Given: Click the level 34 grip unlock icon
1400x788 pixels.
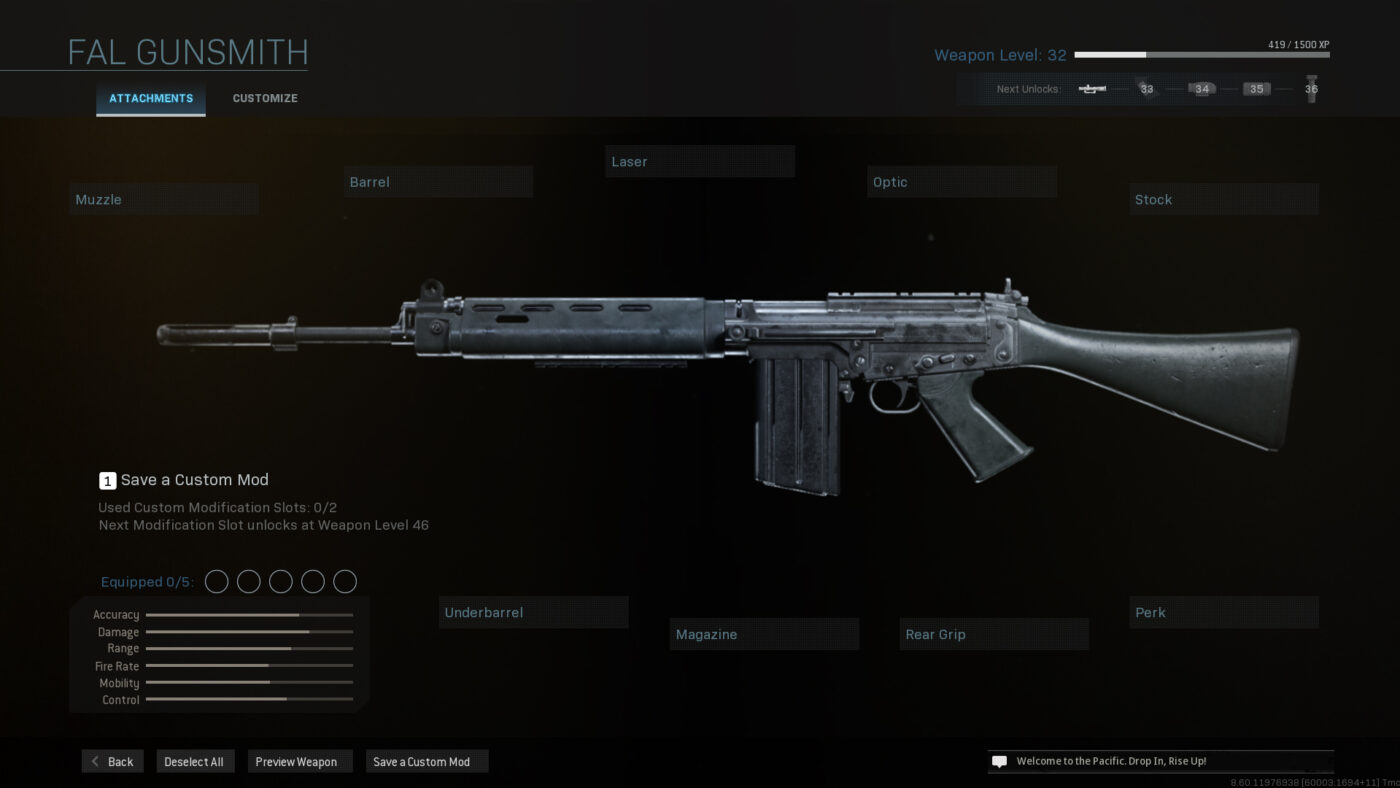Looking at the screenshot, I should pos(1201,89).
